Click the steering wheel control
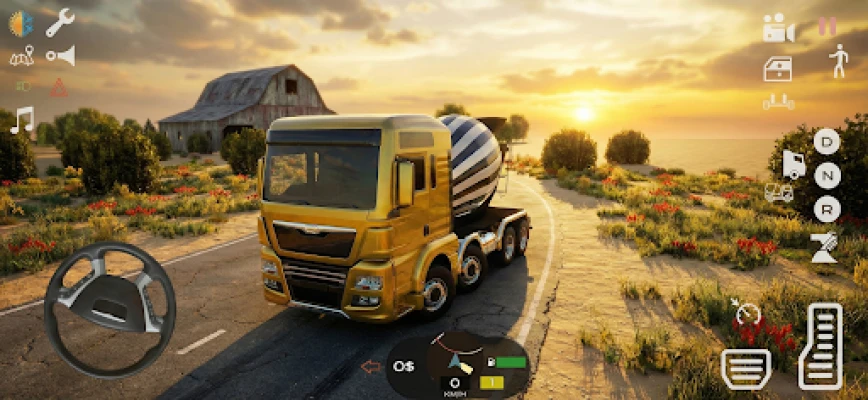The width and height of the screenshot is (868, 400). pyautogui.click(x=109, y=308)
